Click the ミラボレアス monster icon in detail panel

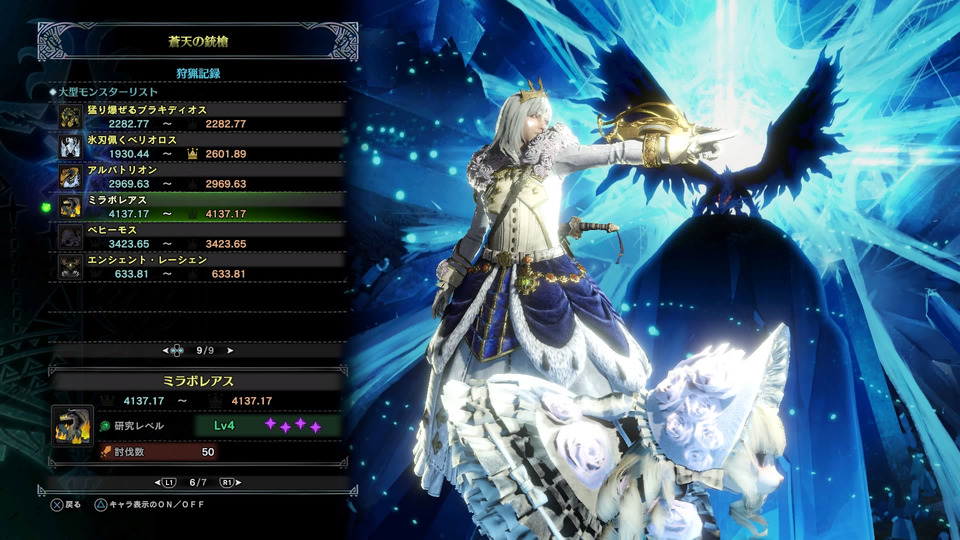click(72, 426)
